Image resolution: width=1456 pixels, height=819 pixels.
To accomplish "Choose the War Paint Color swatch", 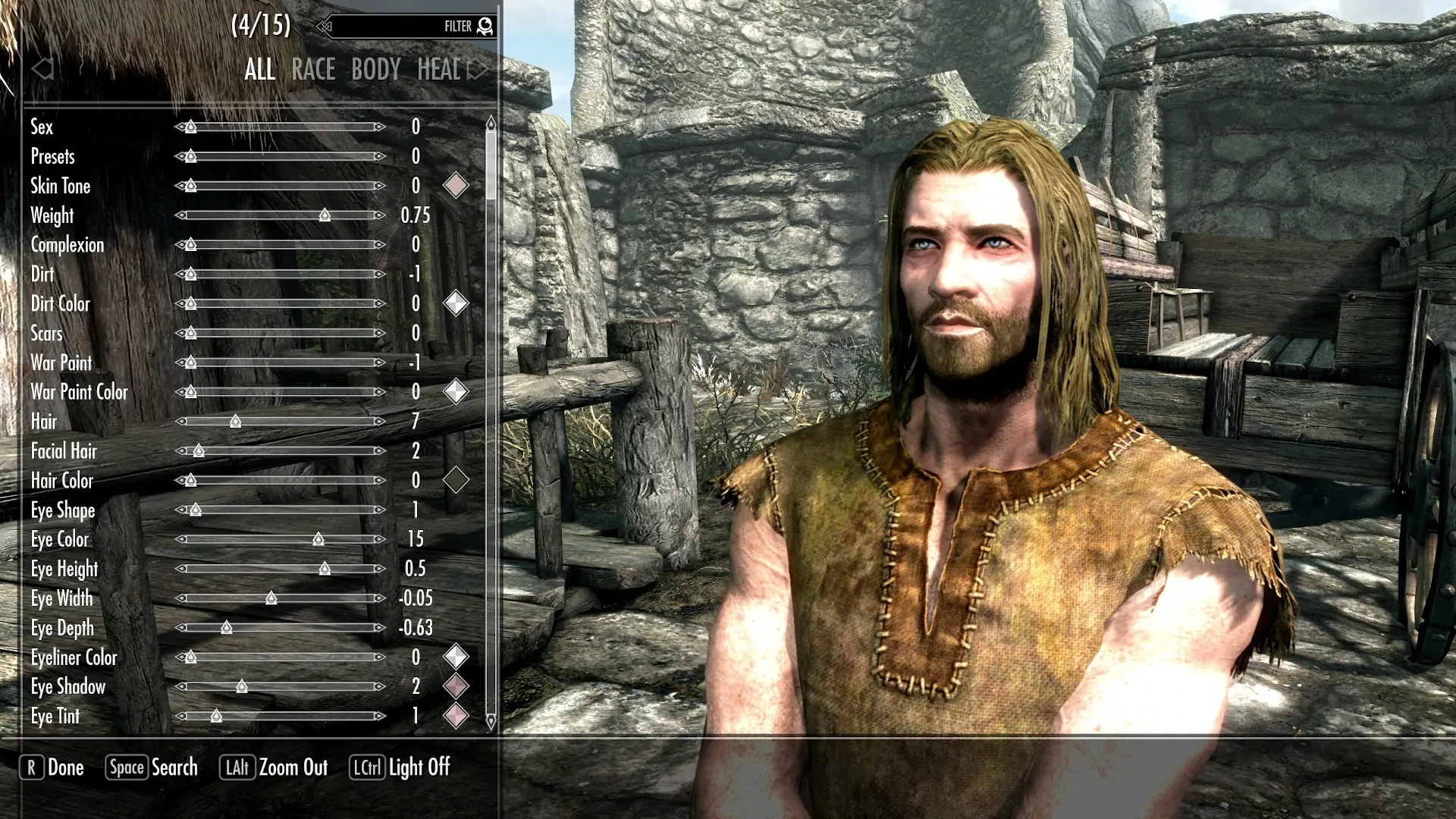I will pos(455,392).
